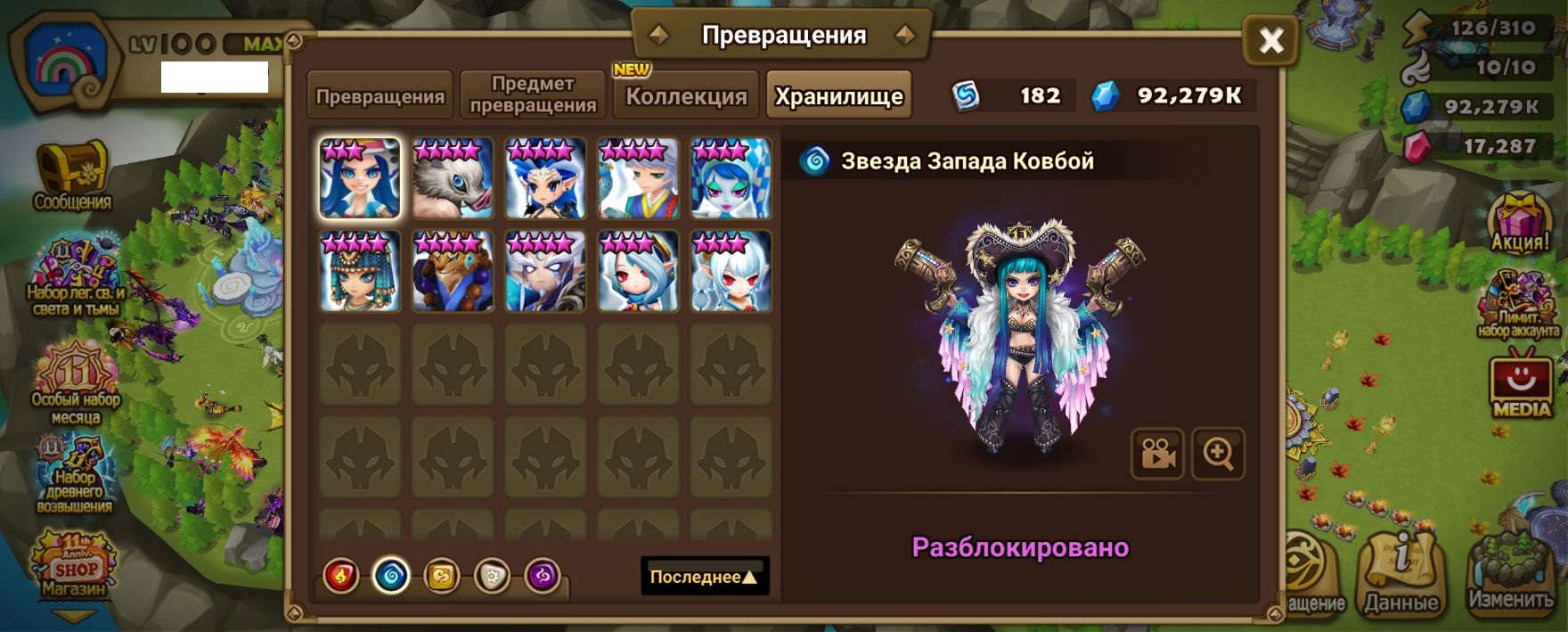Open the Предмет превращения tab
The height and width of the screenshot is (632, 1568).
point(533,94)
